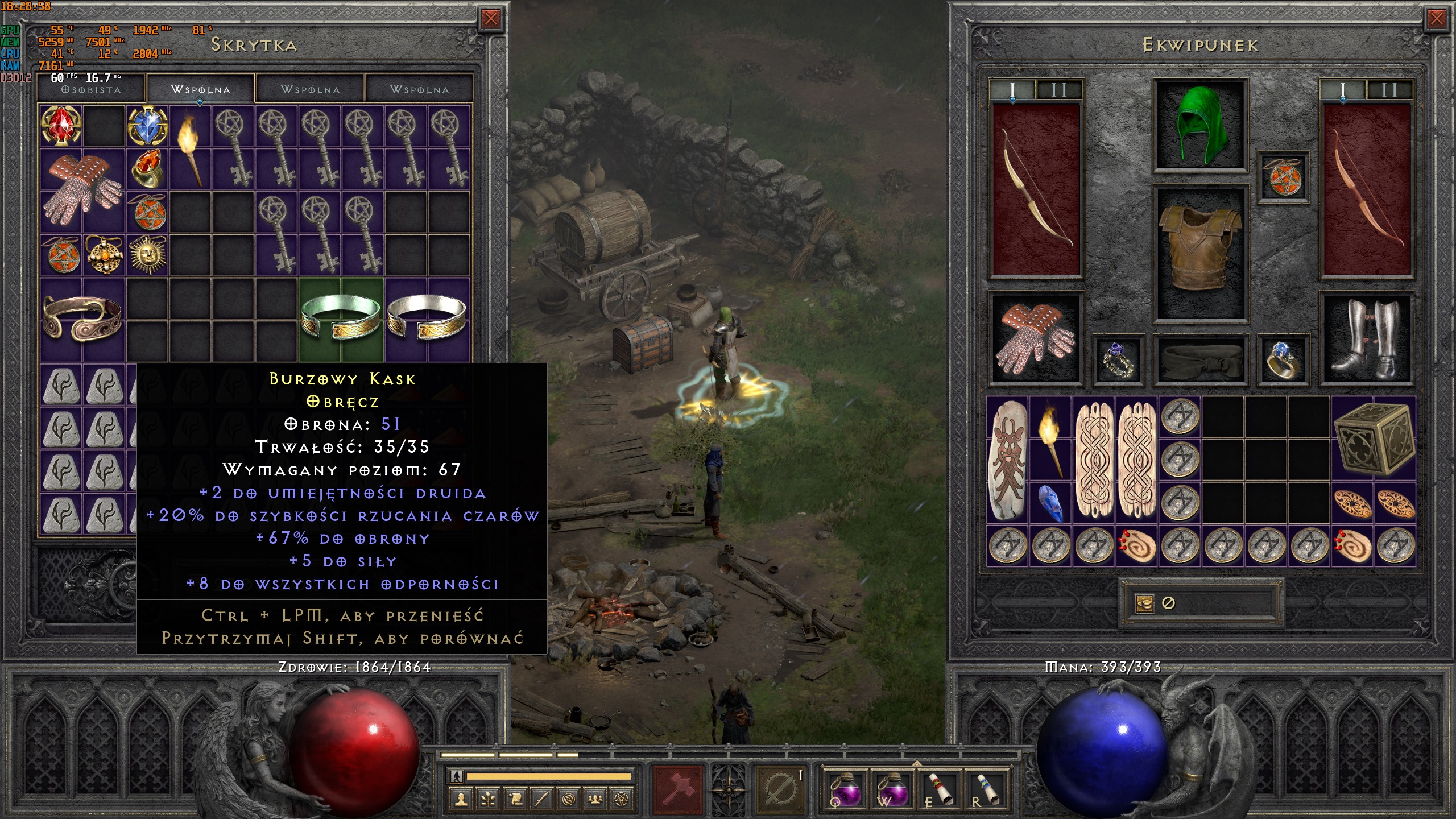1456x819 pixels.
Task: Click the gold coins button in inventory
Action: point(1144,603)
